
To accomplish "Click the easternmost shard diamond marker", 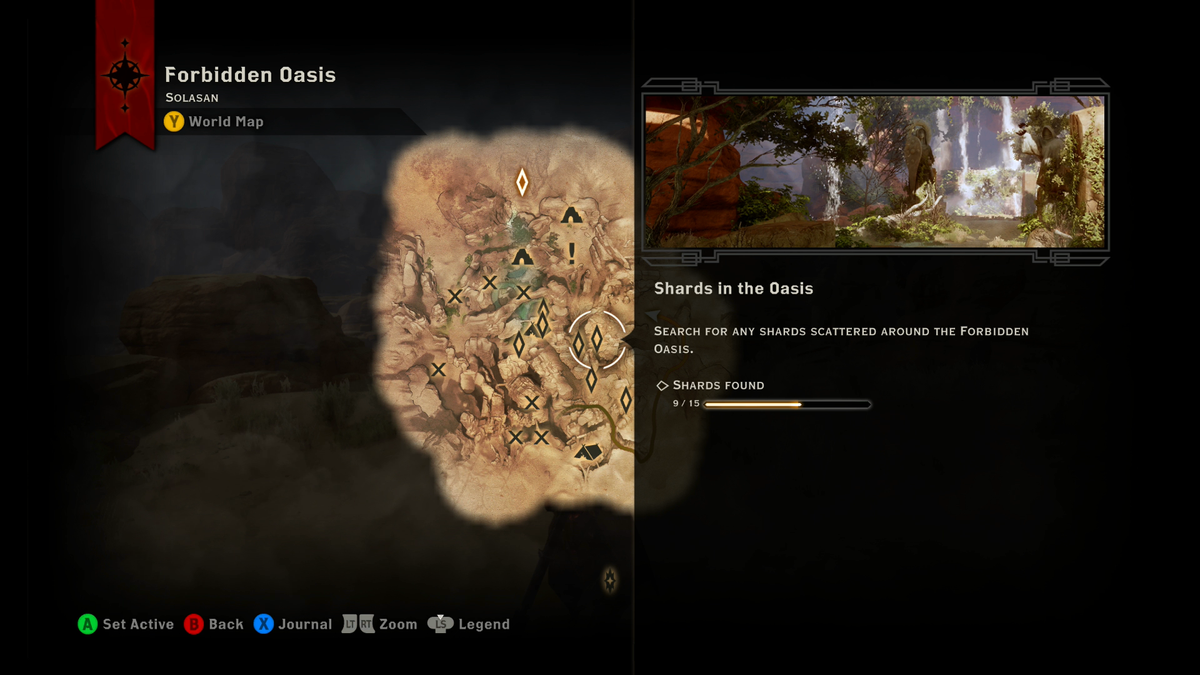I will click(626, 401).
